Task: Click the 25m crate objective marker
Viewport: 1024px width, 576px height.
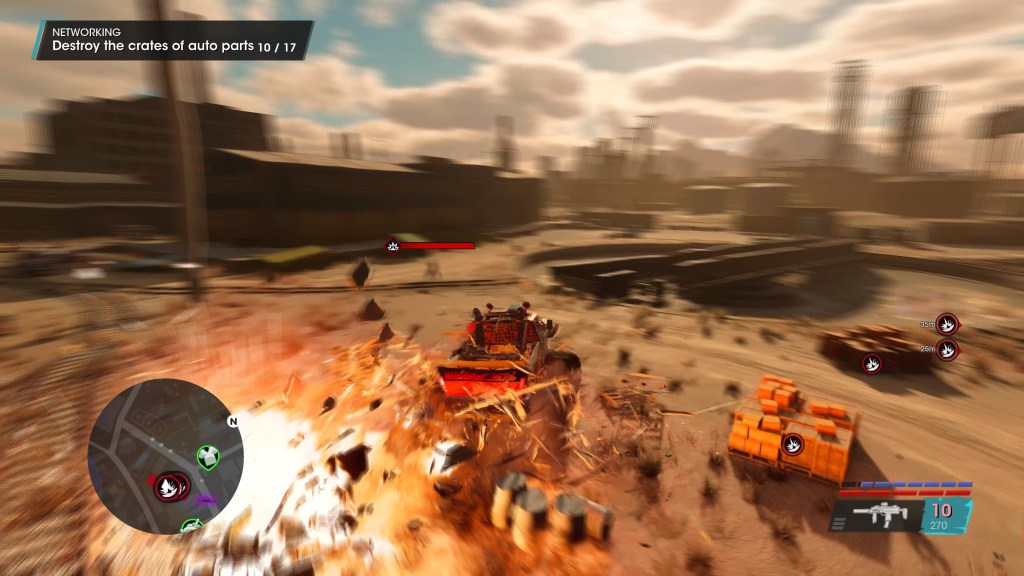Action: [947, 349]
